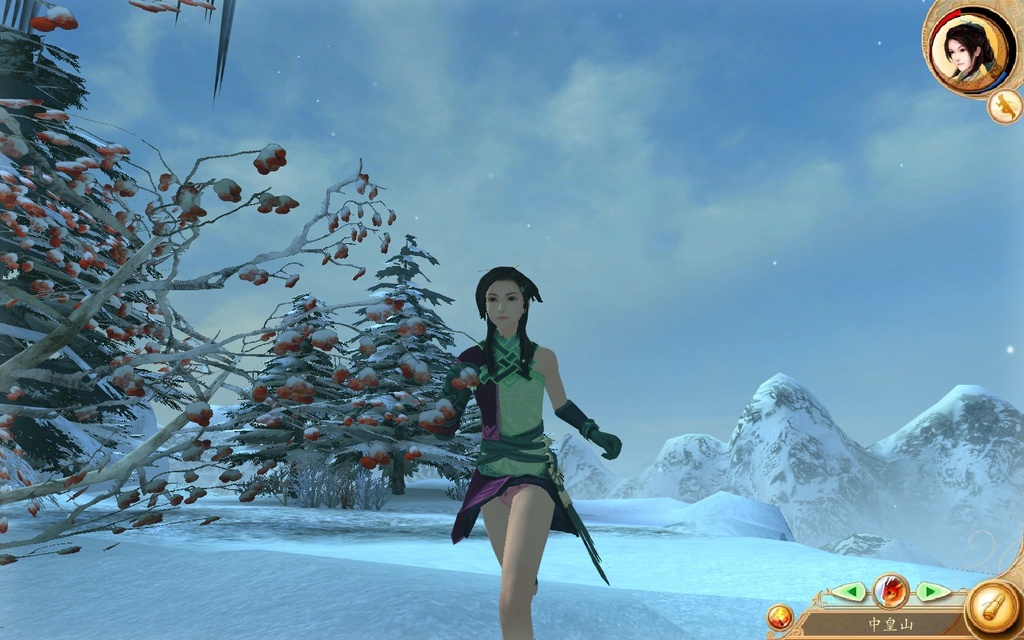
Task: Open the golden scroll button
Action: [994, 607]
